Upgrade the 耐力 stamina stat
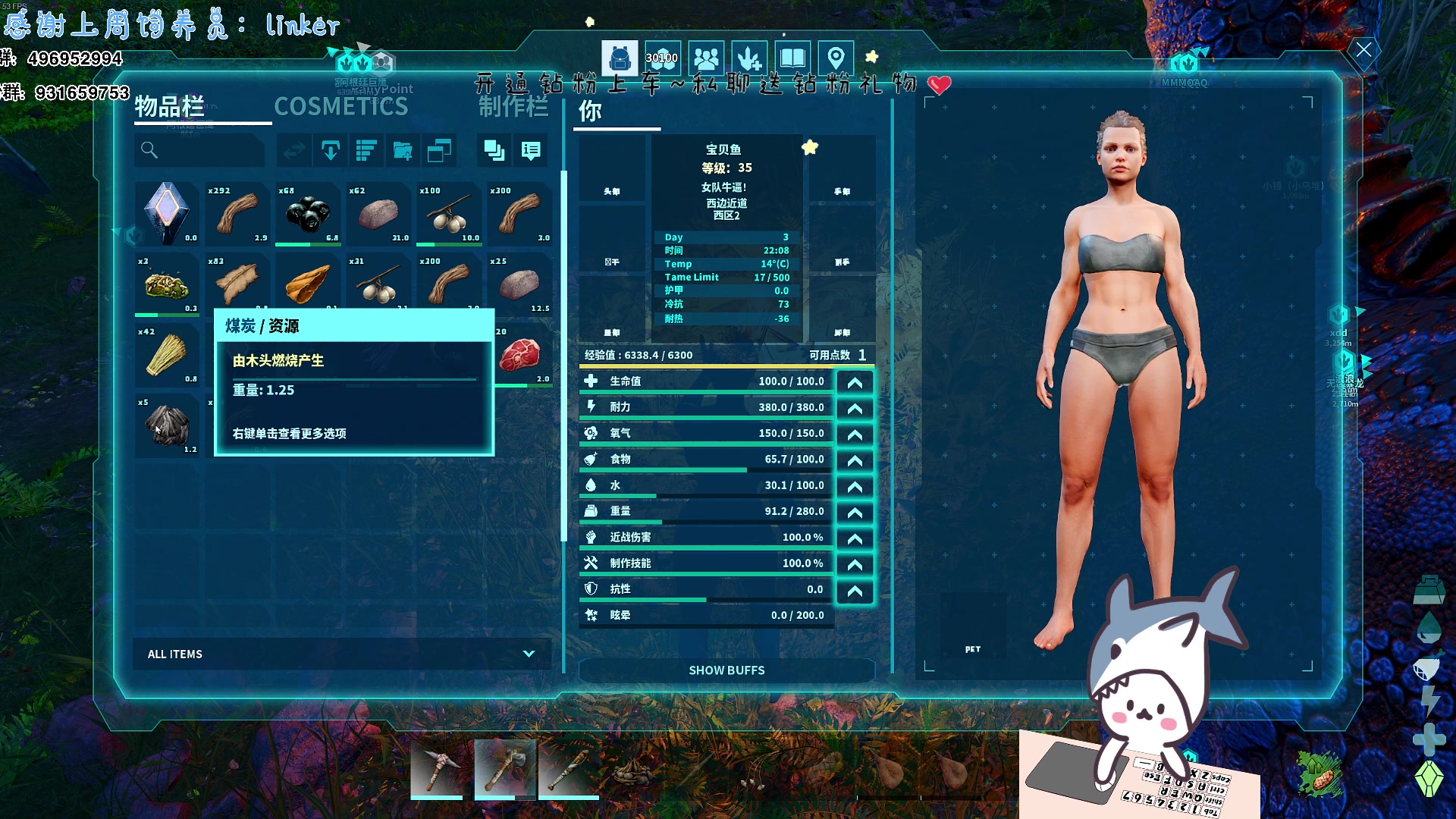The height and width of the screenshot is (819, 1456). click(855, 409)
